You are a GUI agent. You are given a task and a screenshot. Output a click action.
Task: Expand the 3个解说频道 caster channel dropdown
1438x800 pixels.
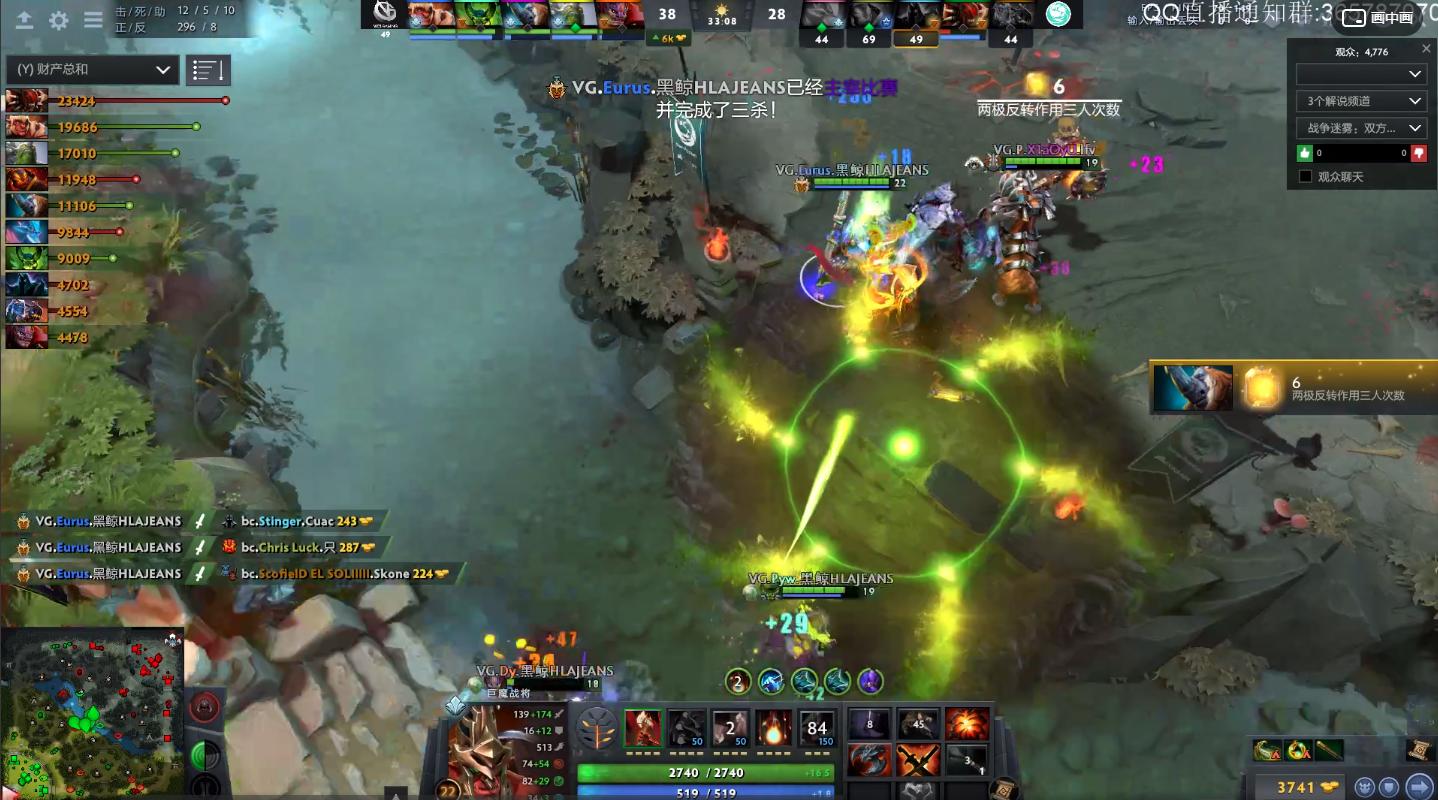pos(1360,101)
